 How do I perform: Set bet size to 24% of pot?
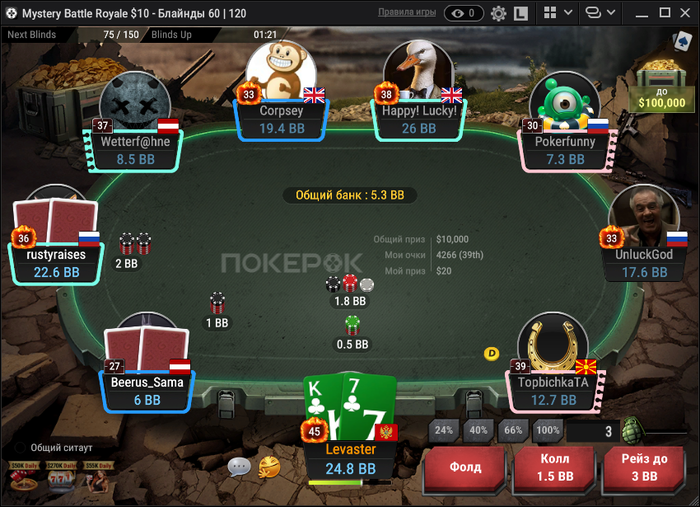(444, 431)
